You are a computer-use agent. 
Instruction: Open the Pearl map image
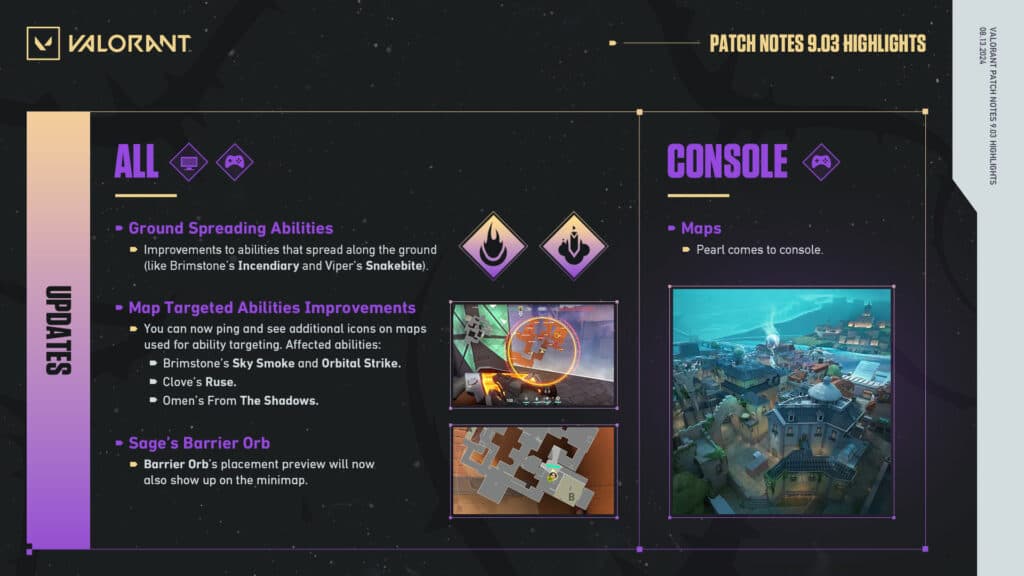(781, 401)
